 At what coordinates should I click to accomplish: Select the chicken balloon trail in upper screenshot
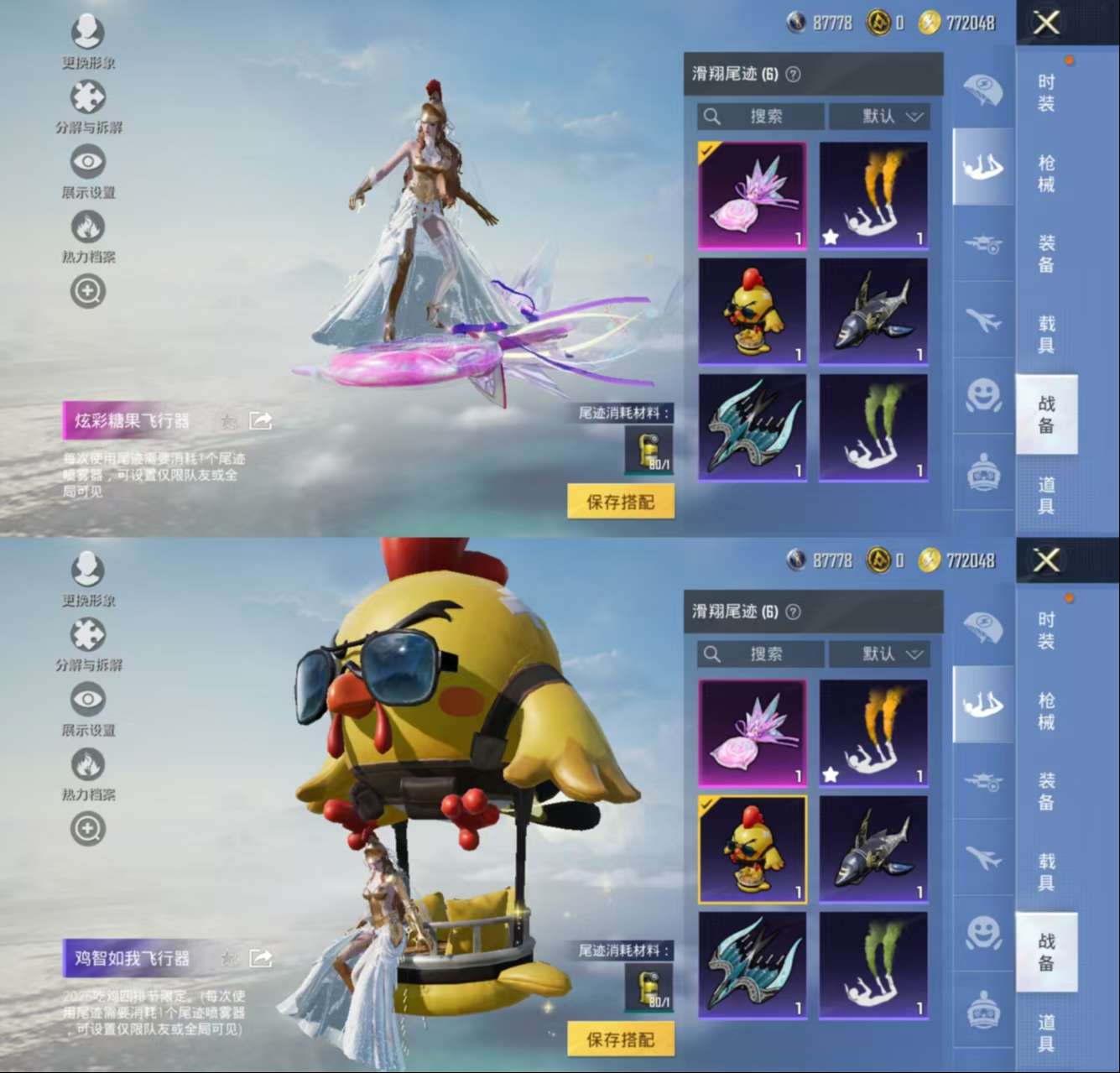click(753, 311)
